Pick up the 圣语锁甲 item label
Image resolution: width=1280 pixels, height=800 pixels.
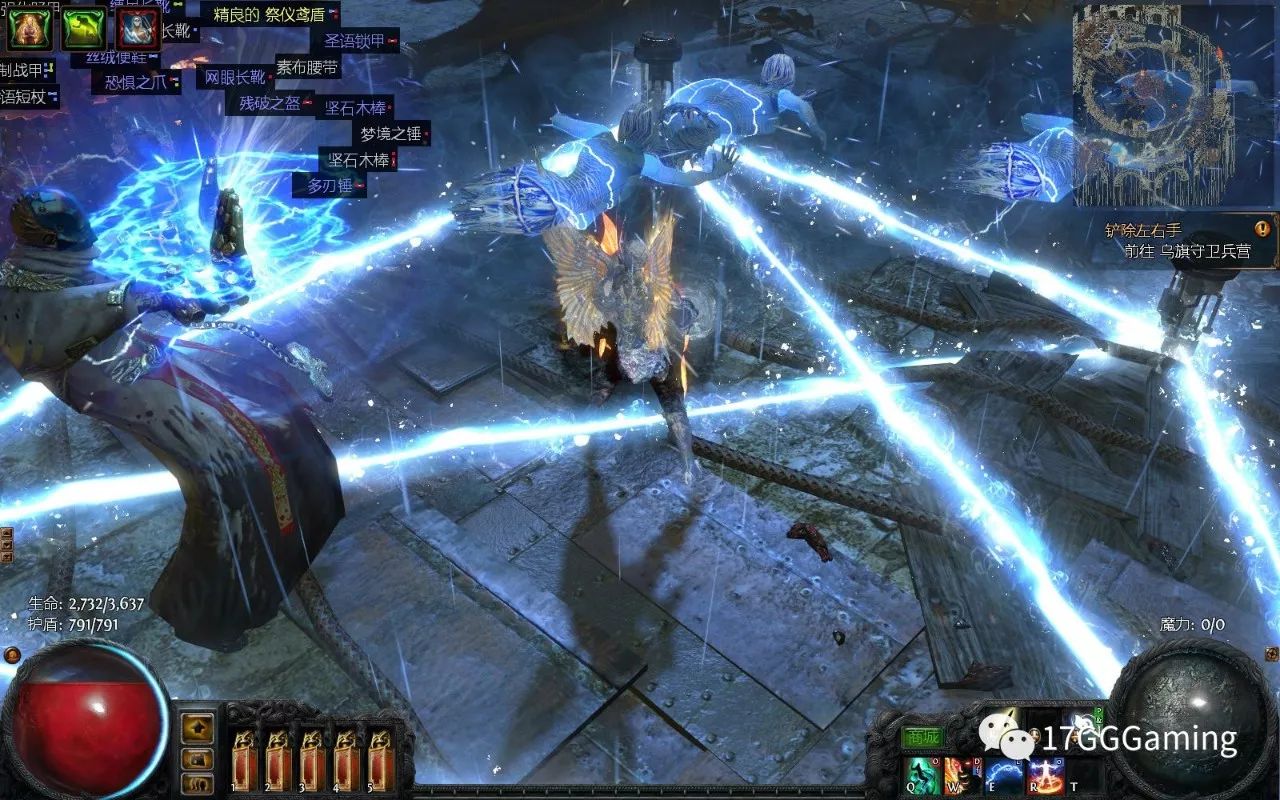coord(357,41)
